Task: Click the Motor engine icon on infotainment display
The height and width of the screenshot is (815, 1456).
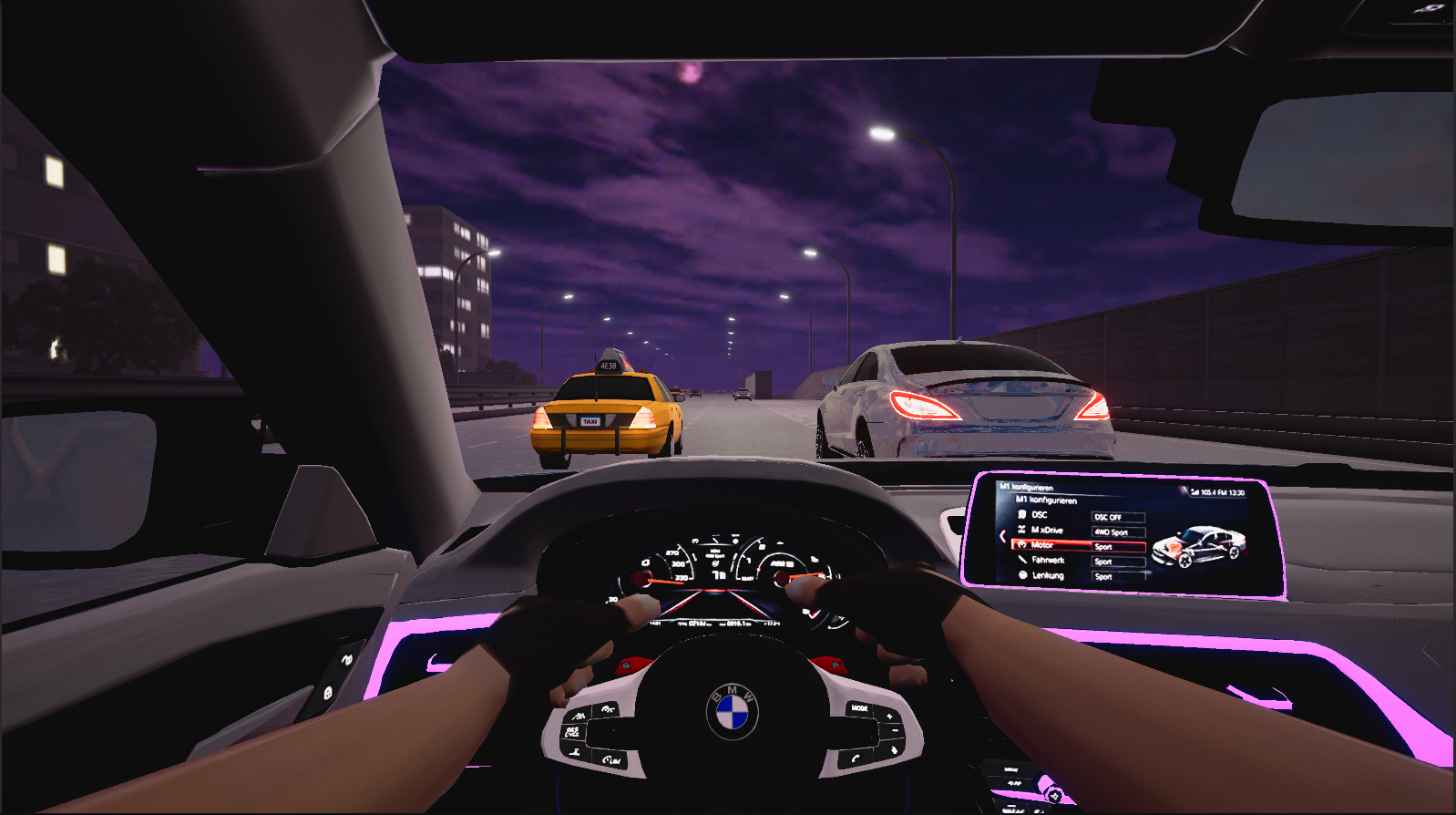Action: tap(1023, 545)
